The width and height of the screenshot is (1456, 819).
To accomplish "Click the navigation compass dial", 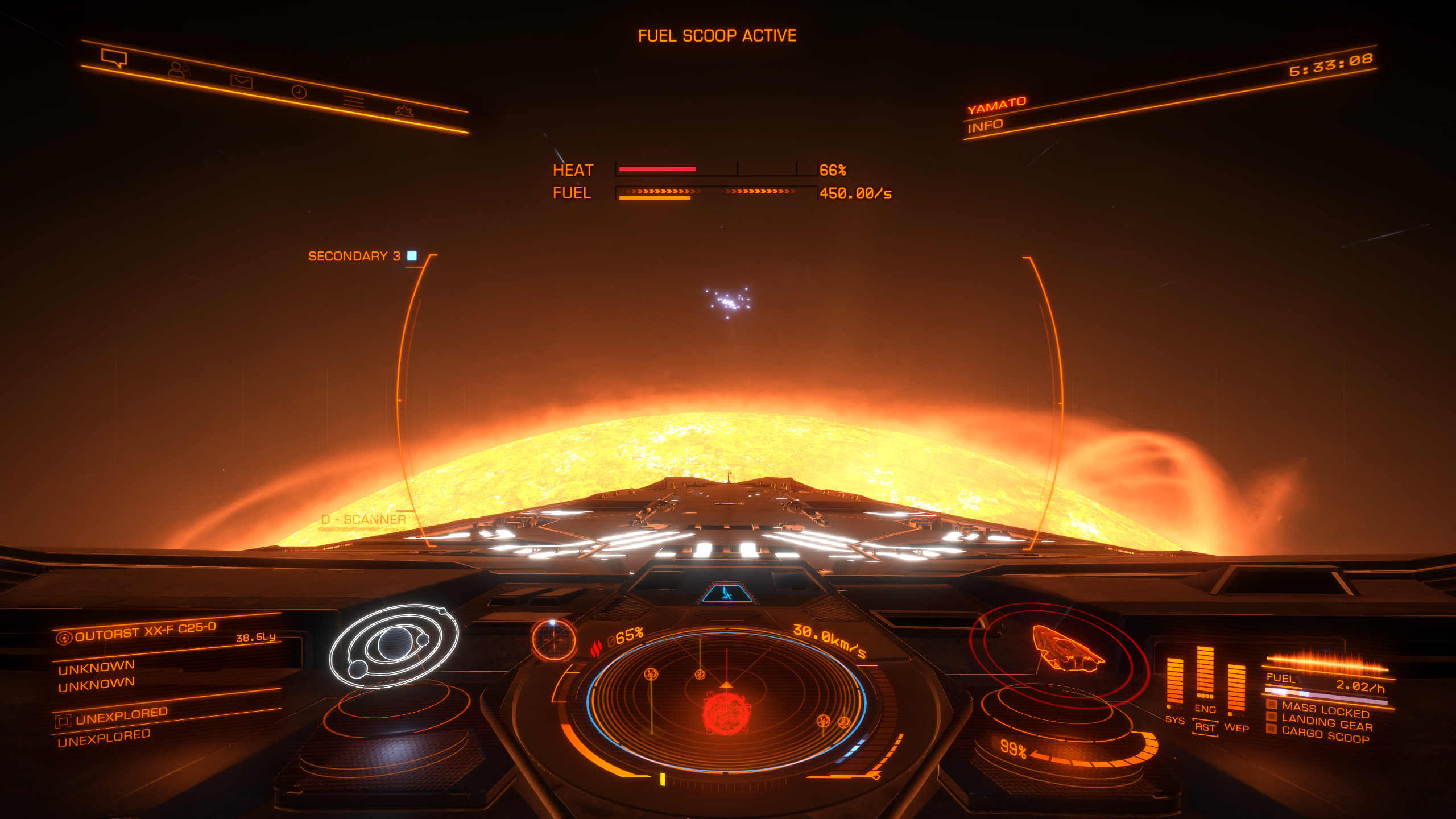I will (x=553, y=640).
